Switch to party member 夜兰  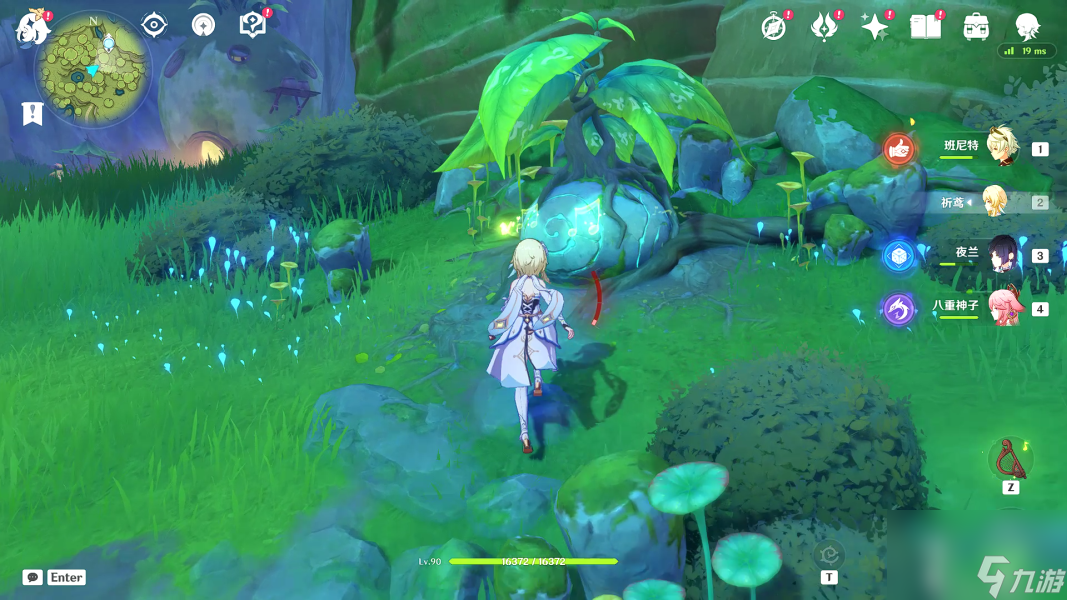(1001, 255)
